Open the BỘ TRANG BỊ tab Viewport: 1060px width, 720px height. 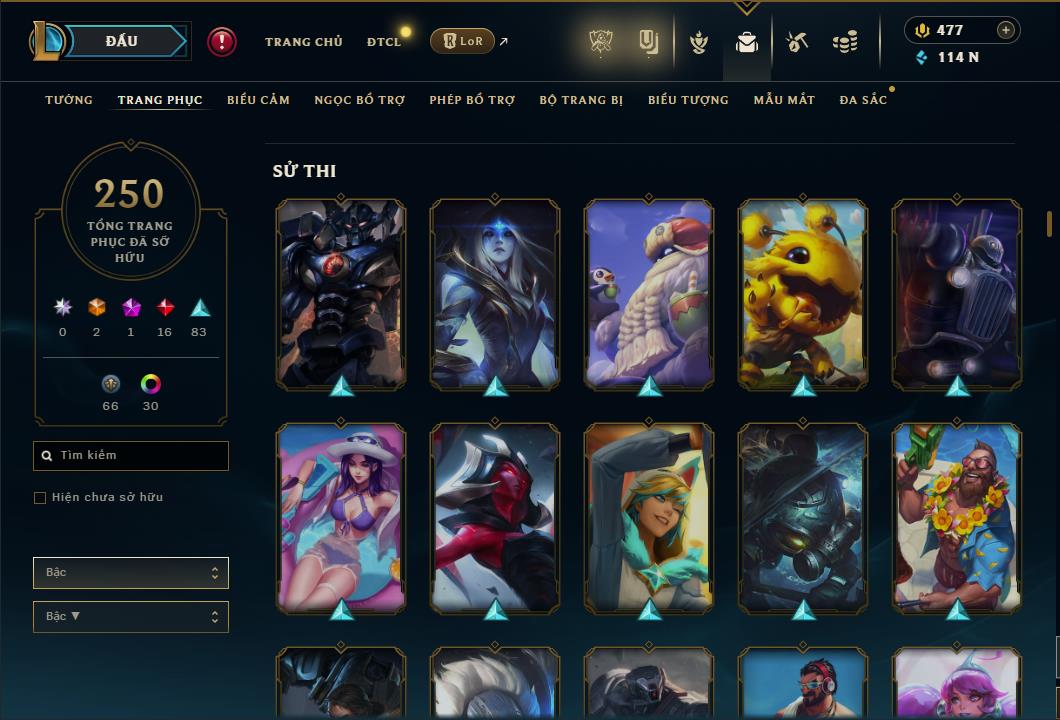(x=581, y=100)
